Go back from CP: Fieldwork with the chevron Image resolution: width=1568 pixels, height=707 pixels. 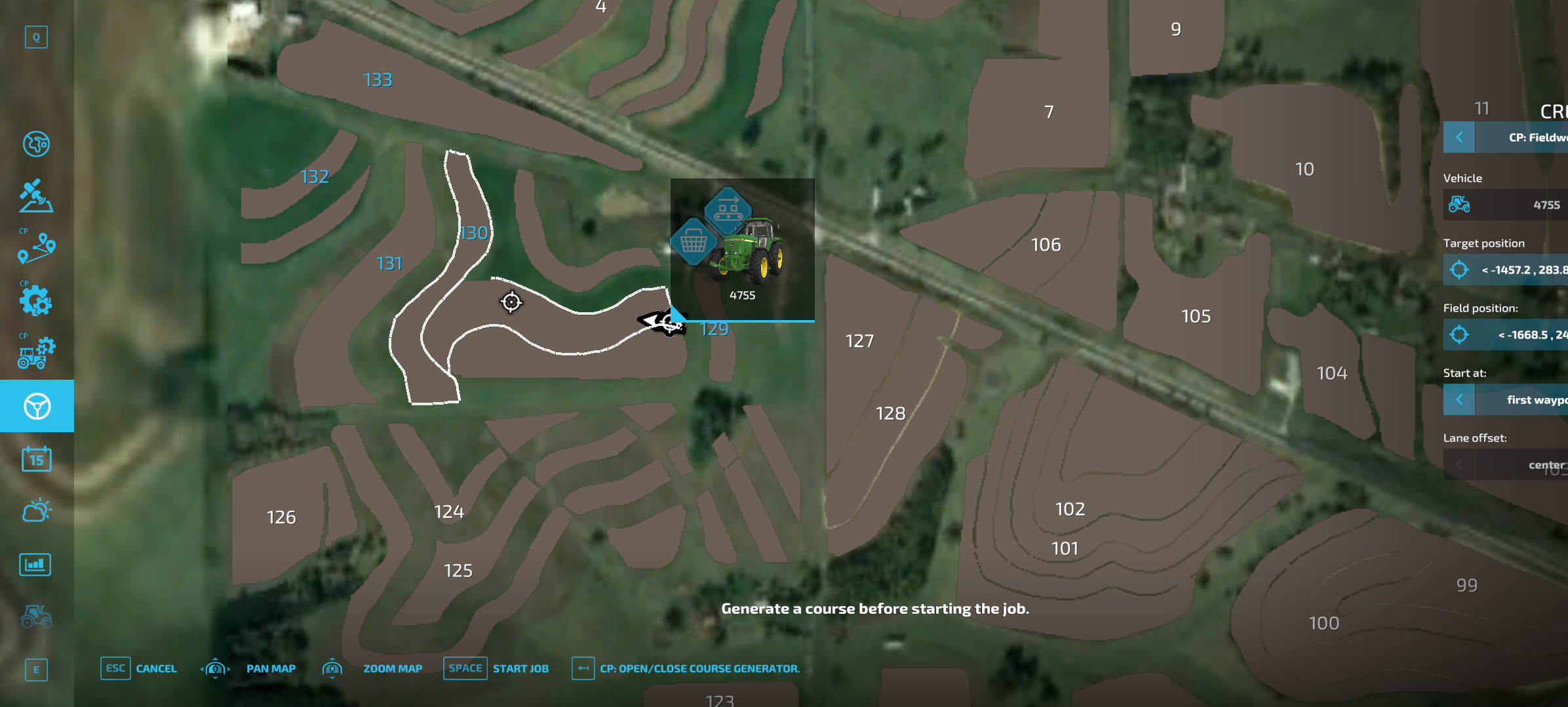tap(1459, 137)
